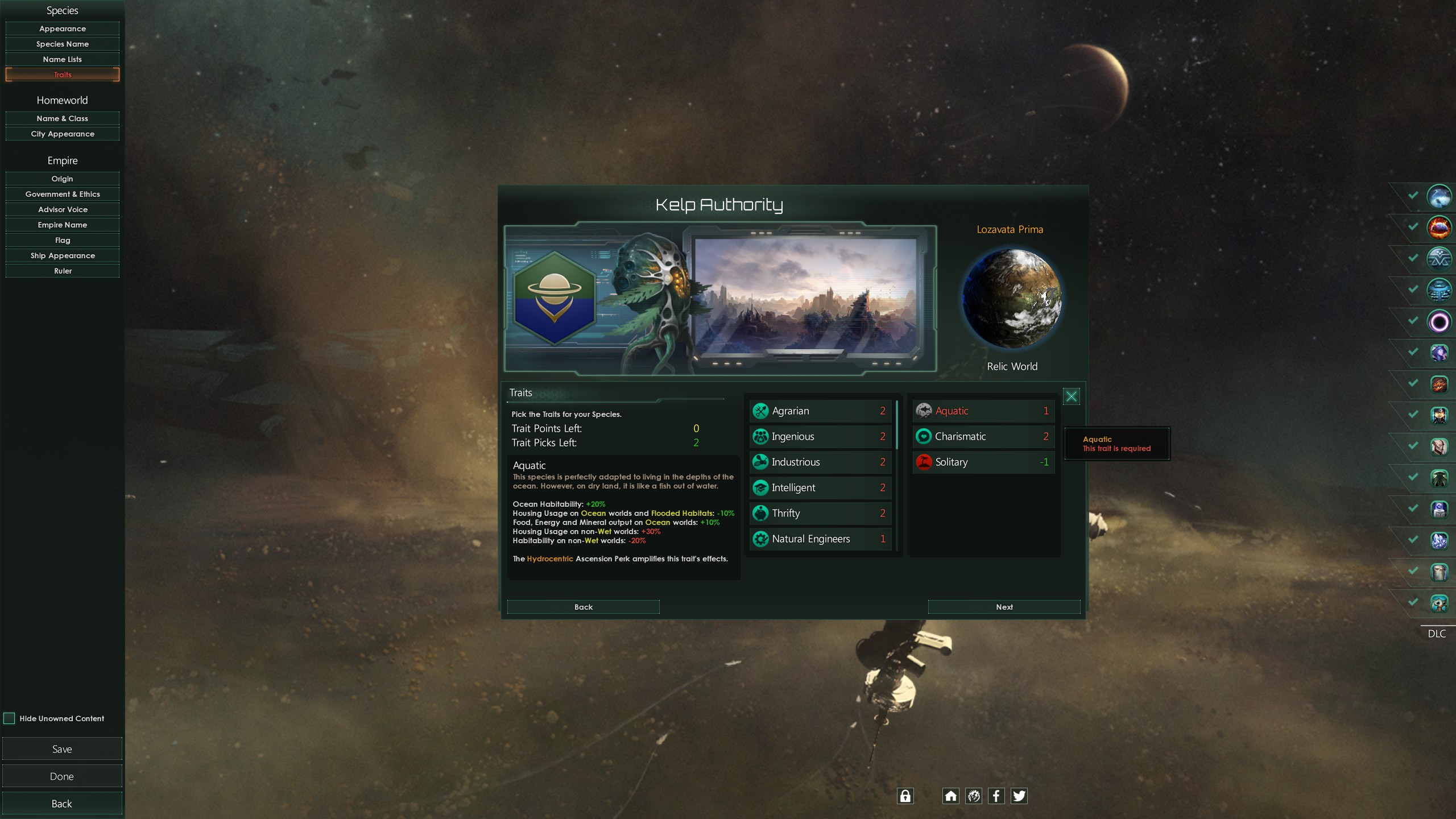1456x819 pixels.
Task: Go to Species Name section
Action: click(63, 44)
